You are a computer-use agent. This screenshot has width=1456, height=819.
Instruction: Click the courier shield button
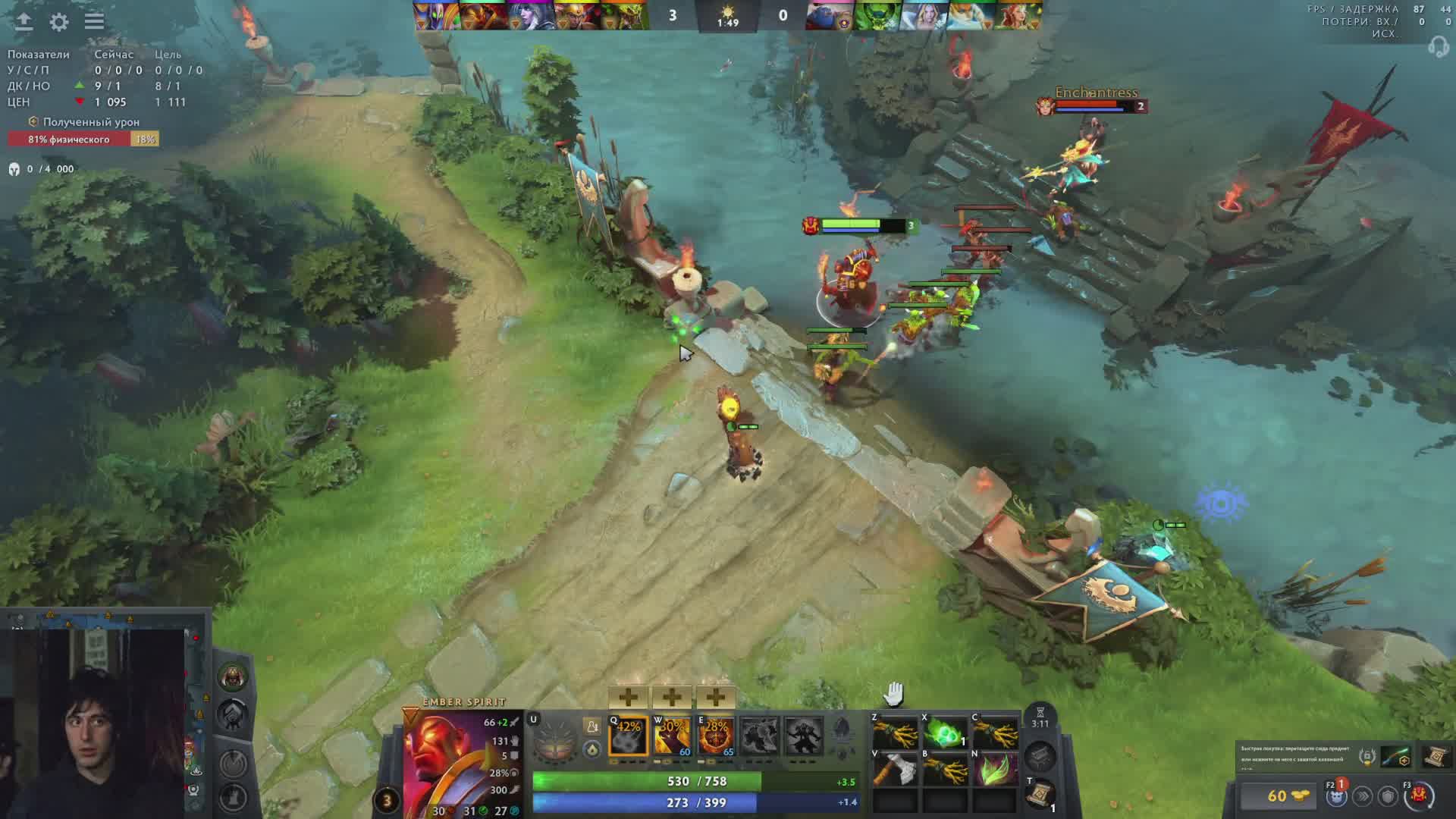pos(1388,795)
